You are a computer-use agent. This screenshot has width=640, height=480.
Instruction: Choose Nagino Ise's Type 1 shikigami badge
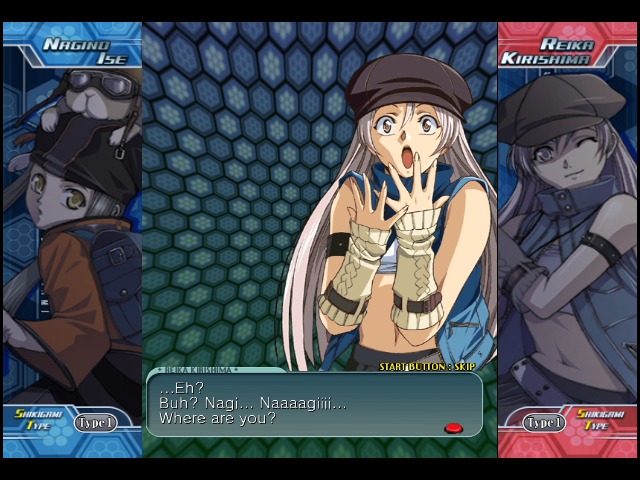tap(96, 423)
